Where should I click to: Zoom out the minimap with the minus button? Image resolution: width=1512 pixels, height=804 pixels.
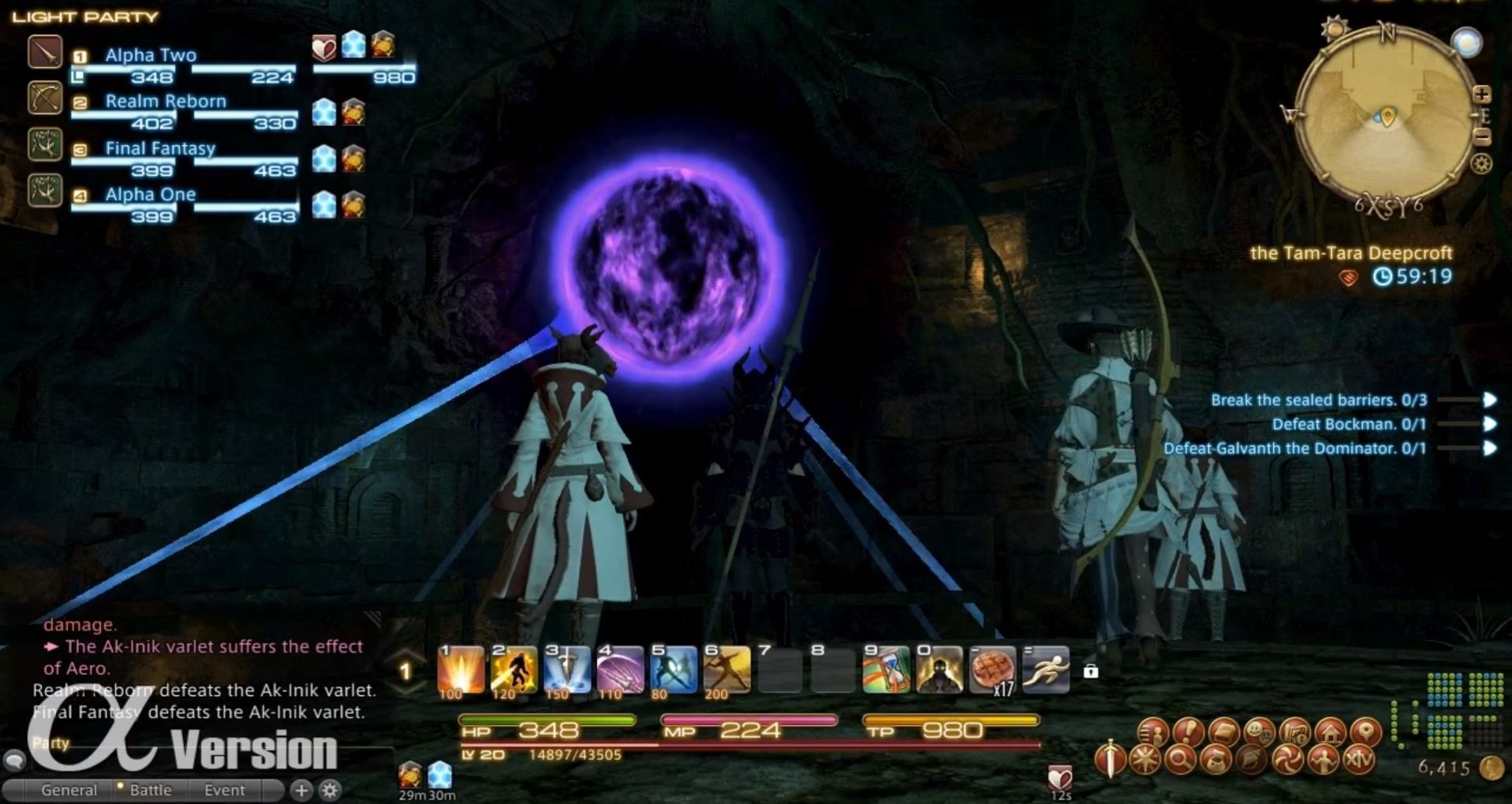[1482, 138]
